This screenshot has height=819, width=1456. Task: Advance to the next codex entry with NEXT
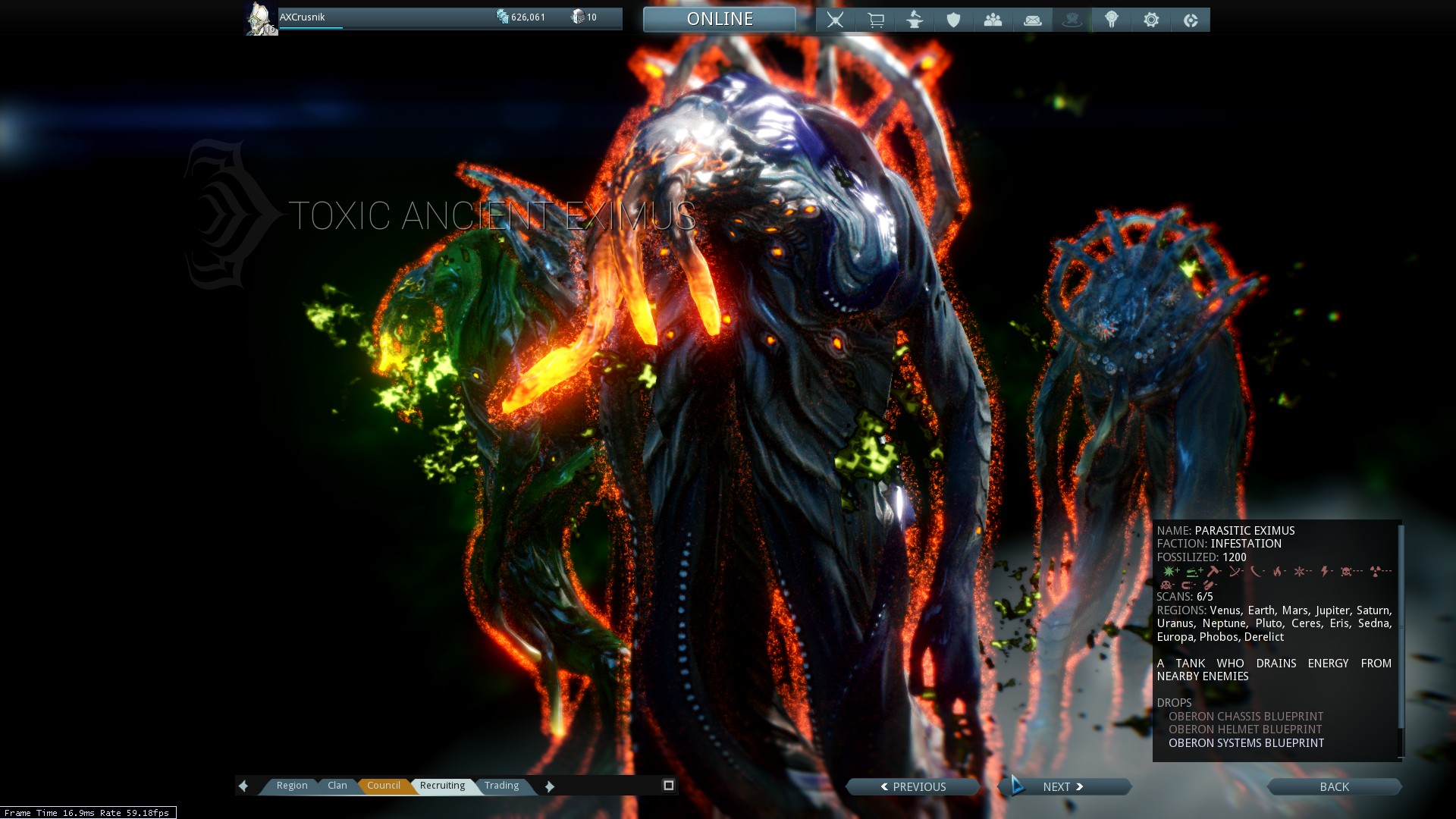coord(1064,786)
